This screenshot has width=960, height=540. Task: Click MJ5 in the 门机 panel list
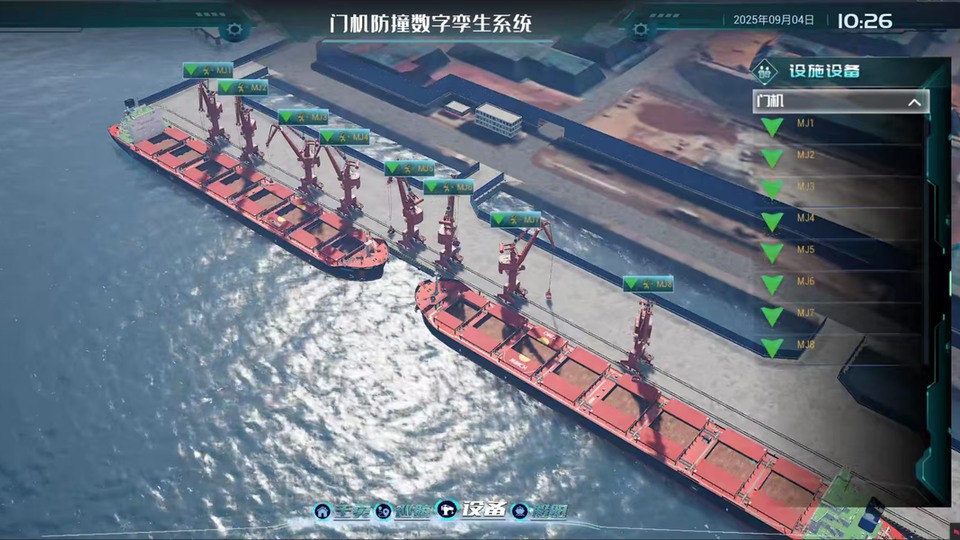pos(805,250)
